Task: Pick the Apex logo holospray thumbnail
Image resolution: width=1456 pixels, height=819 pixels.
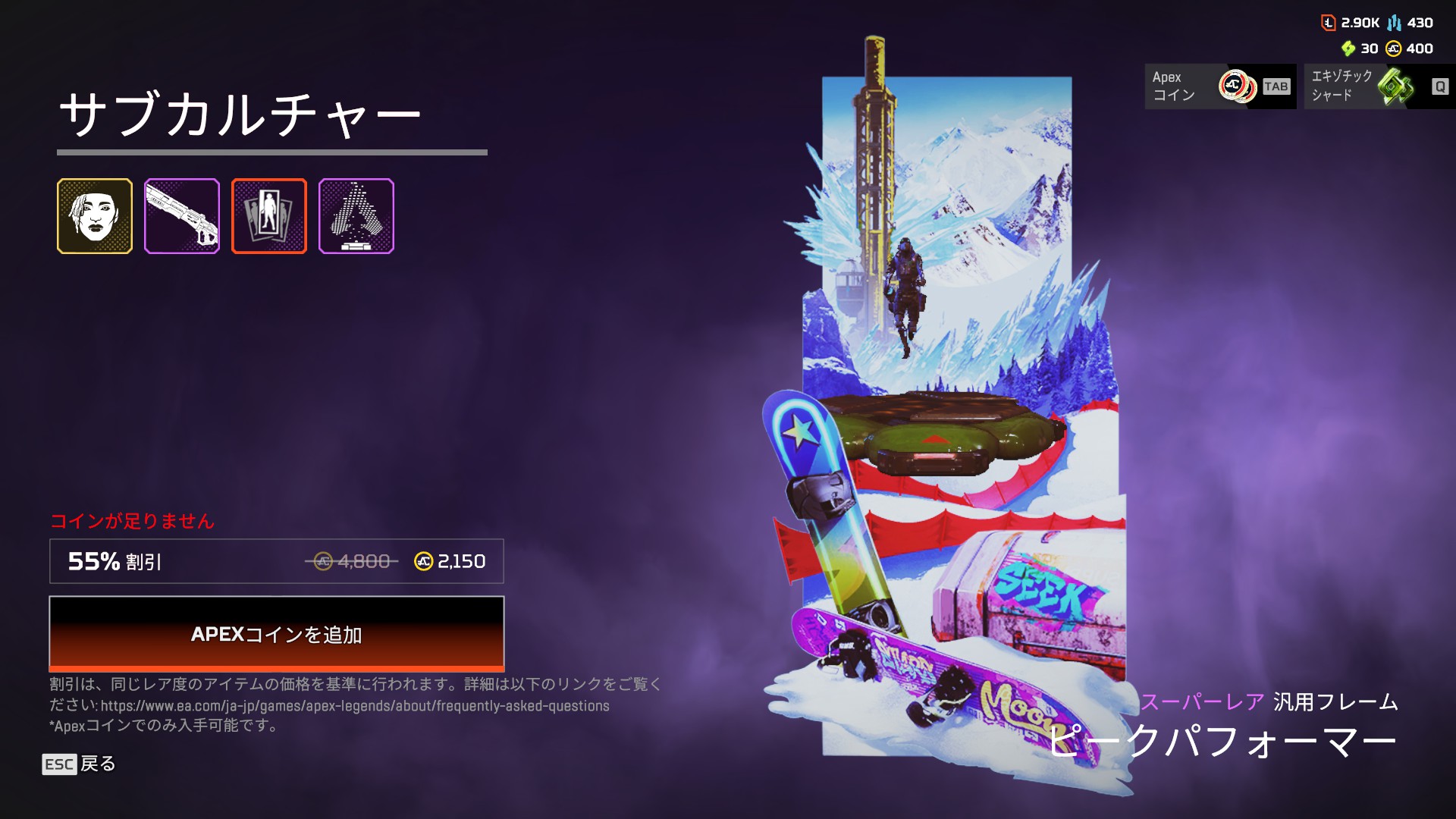Action: [x=356, y=216]
